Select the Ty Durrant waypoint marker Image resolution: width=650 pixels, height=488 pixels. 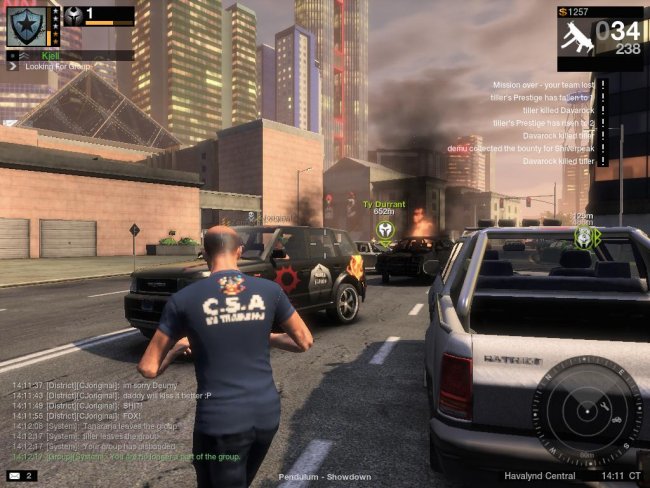click(385, 229)
